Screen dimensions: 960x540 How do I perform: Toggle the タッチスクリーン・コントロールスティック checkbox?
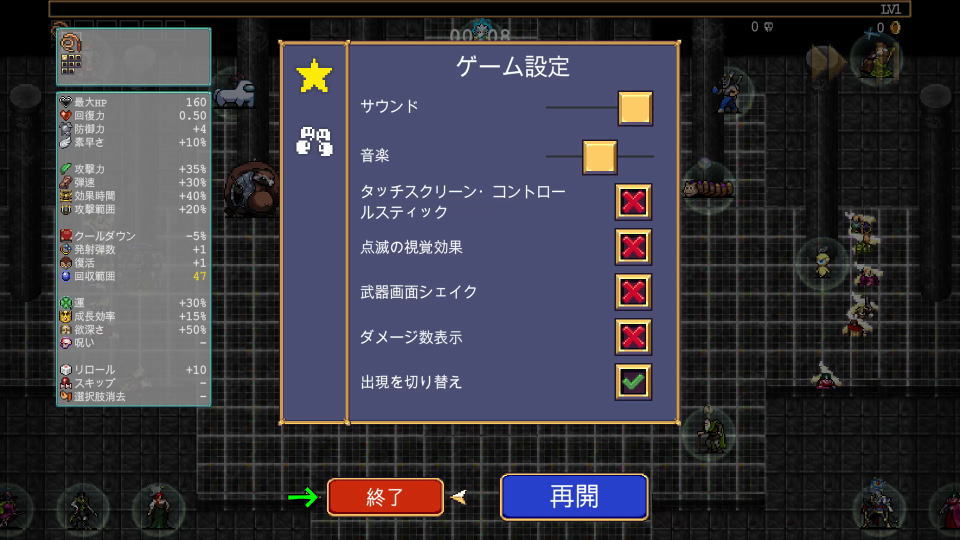coord(633,202)
